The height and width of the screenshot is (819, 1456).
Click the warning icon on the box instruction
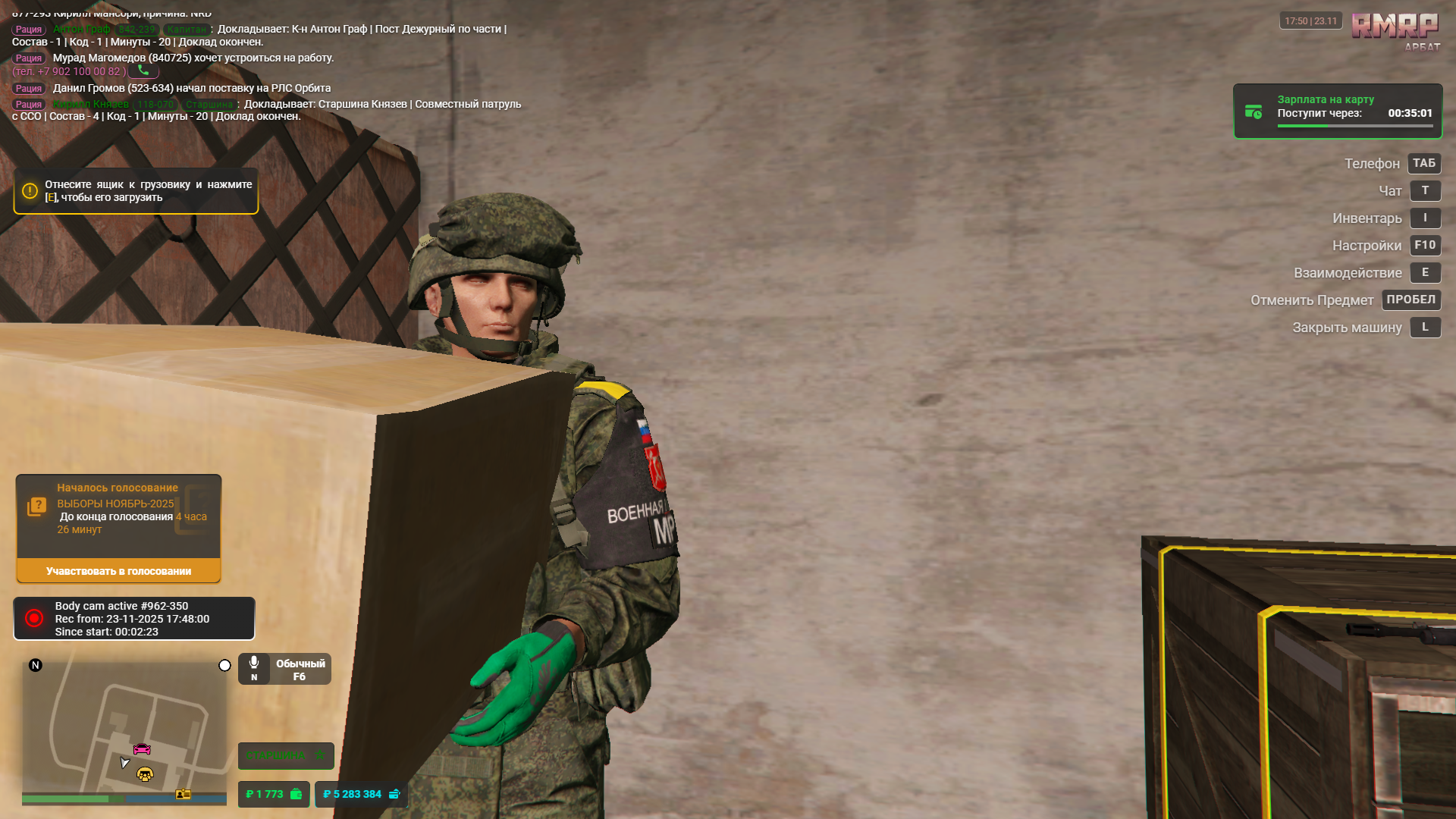30,191
